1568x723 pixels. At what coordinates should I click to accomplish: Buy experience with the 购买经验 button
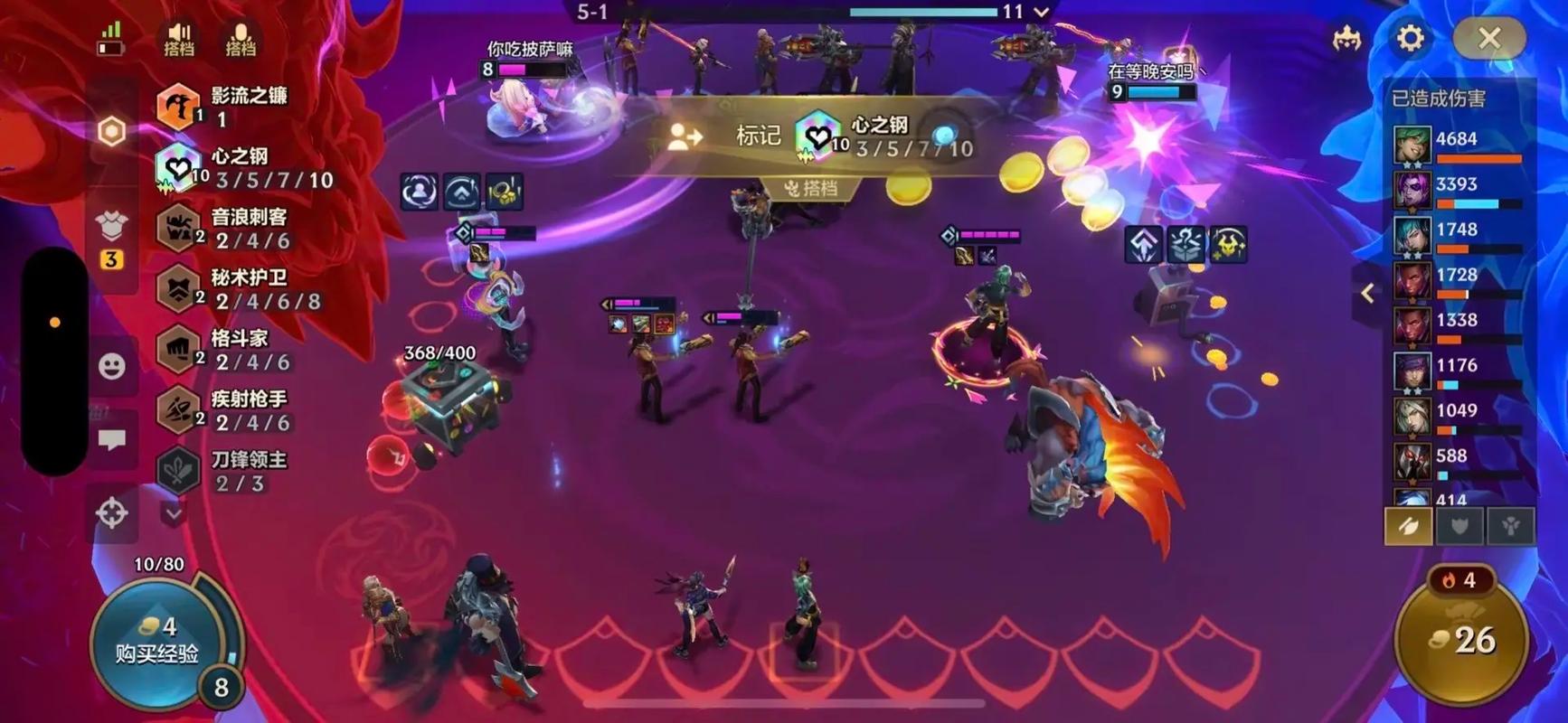[x=157, y=642]
